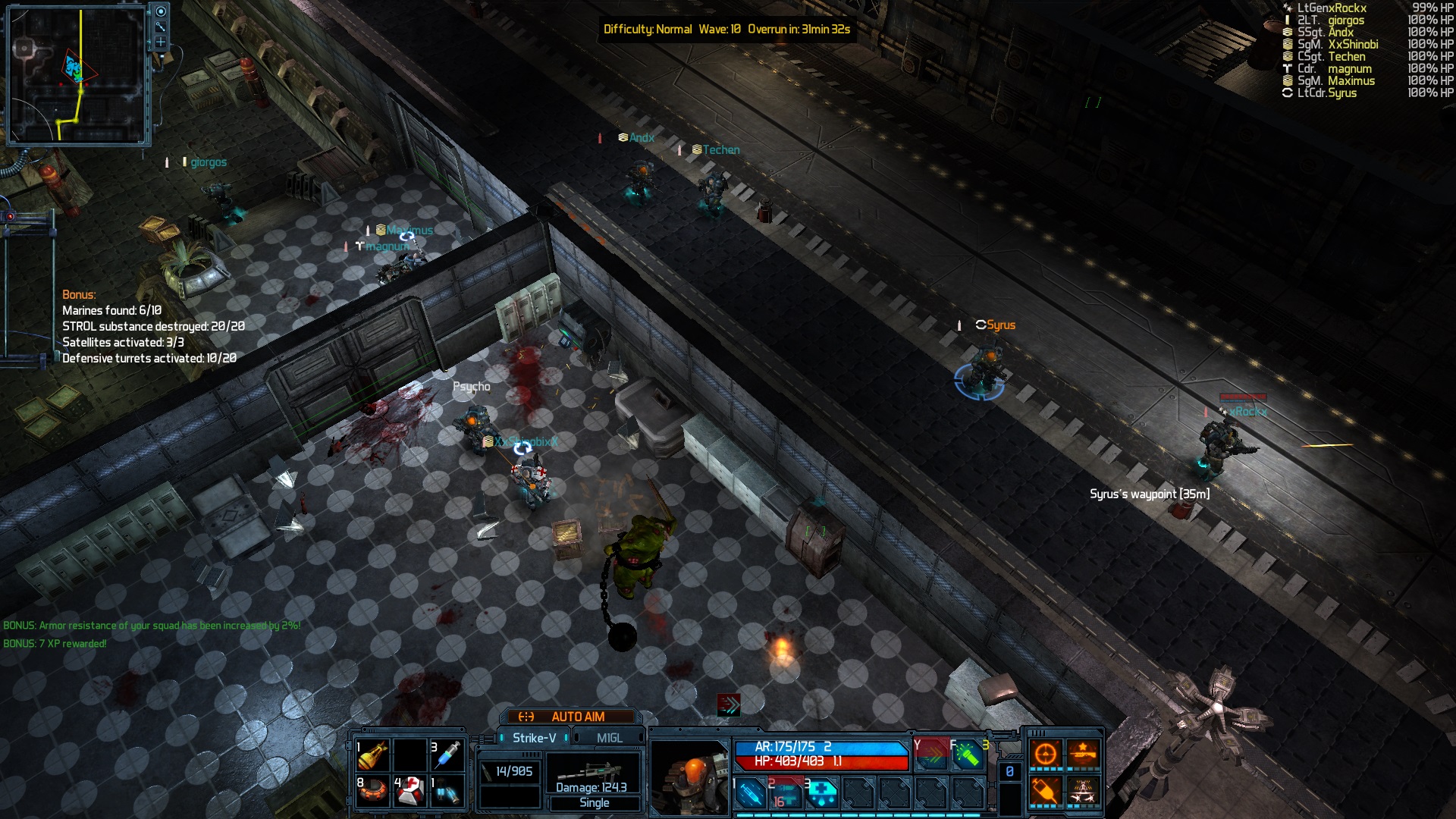This screenshot has width=1456, height=819.
Task: Click the orange rifle with star icon
Action: pyautogui.click(x=1083, y=755)
